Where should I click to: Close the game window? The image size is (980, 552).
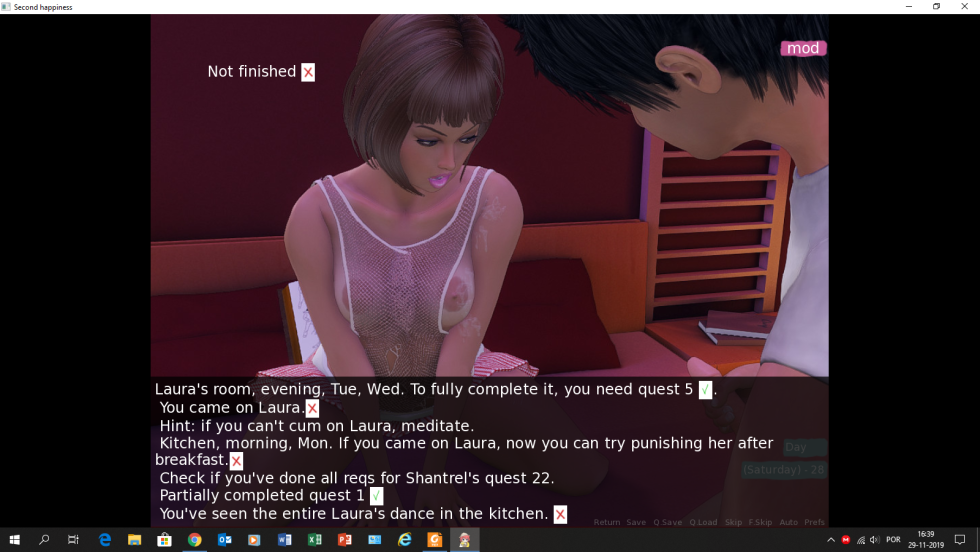(963, 6)
